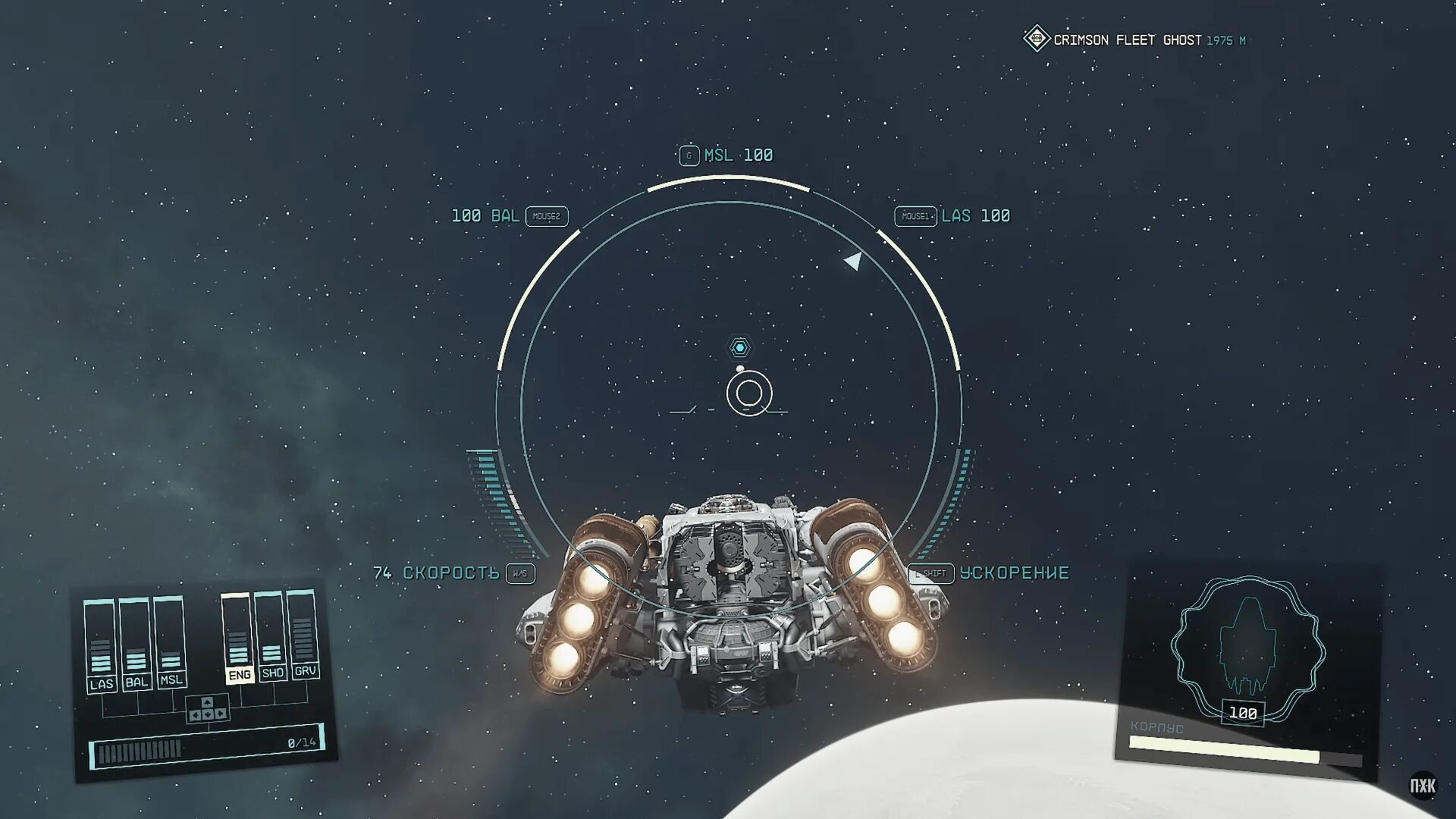Click the blue hexagon target marker

[740, 347]
